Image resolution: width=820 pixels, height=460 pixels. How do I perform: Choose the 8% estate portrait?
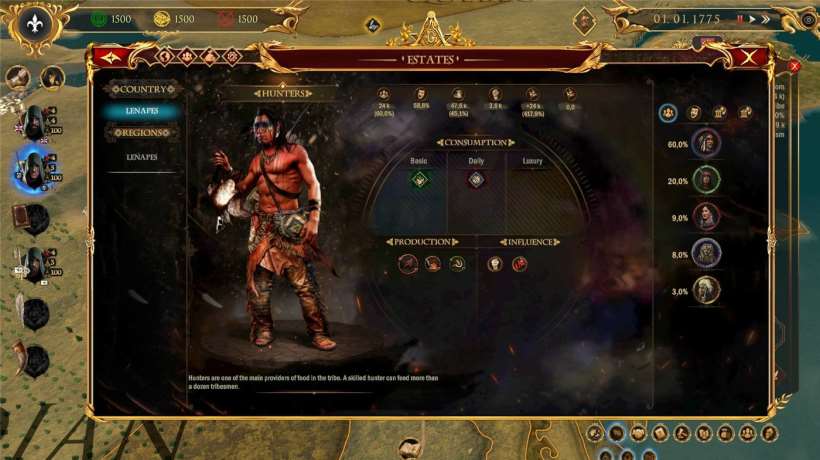pos(706,254)
